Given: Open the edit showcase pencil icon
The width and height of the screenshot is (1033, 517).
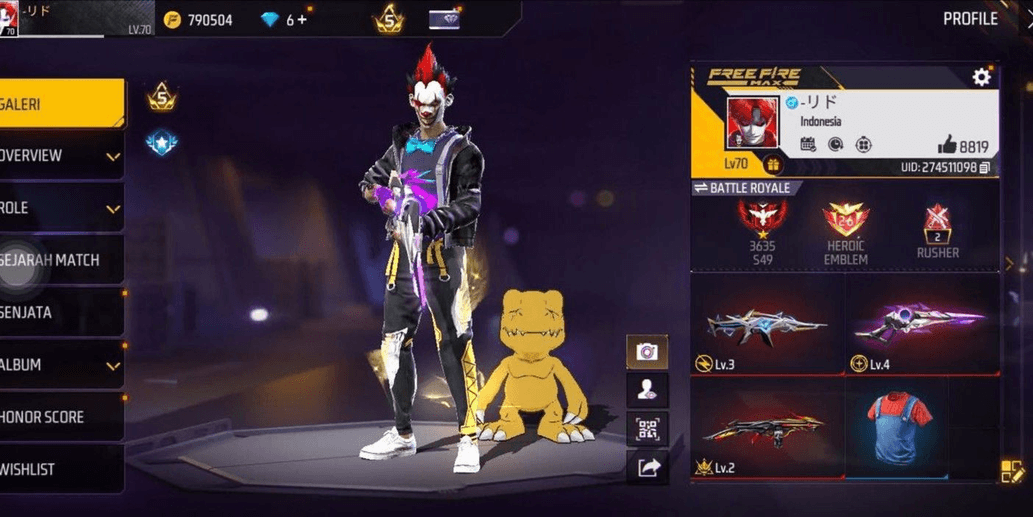Looking at the screenshot, I should click(1012, 472).
